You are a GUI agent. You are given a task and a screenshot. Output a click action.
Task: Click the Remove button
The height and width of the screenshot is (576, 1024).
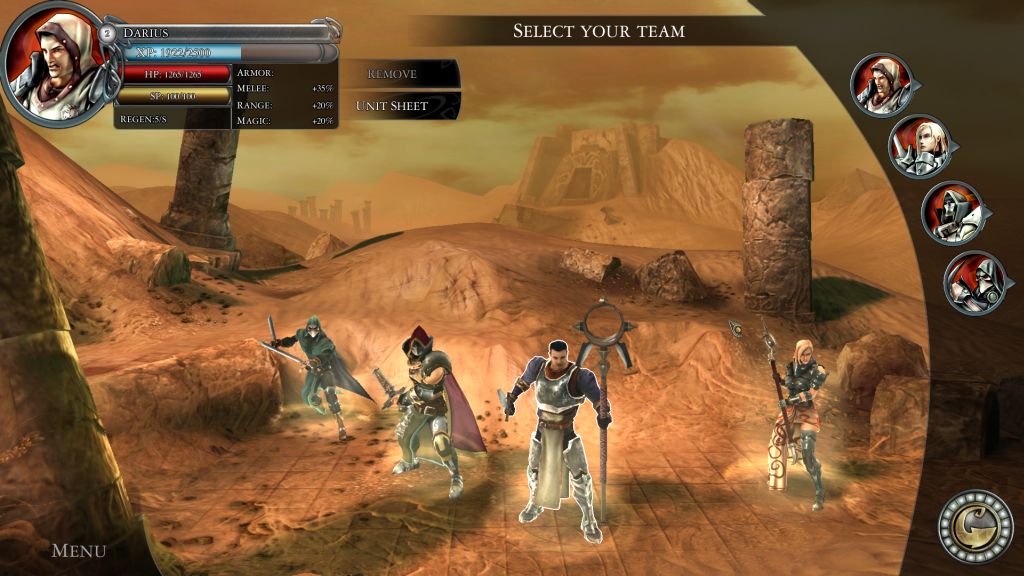click(393, 74)
